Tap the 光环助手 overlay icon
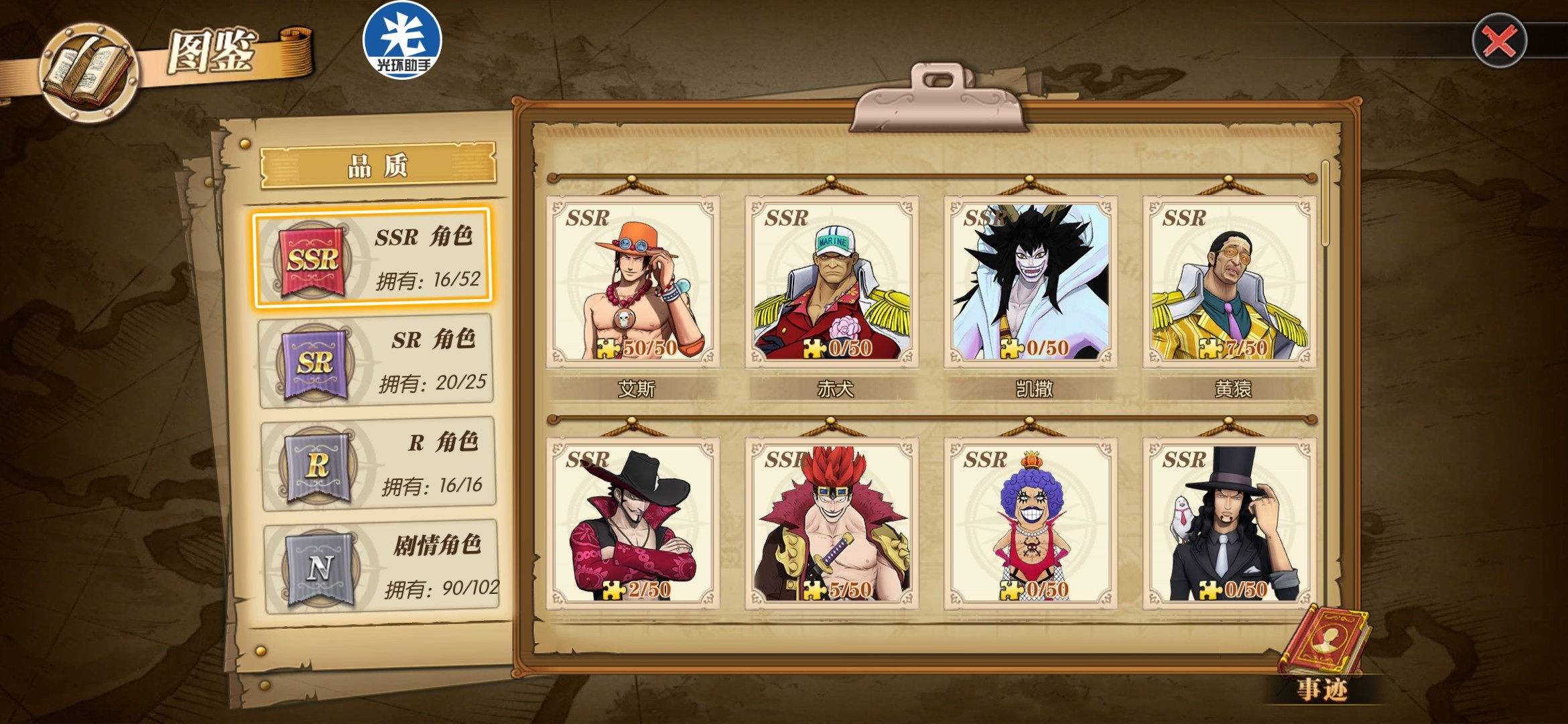The height and width of the screenshot is (724, 1568). tap(402, 40)
